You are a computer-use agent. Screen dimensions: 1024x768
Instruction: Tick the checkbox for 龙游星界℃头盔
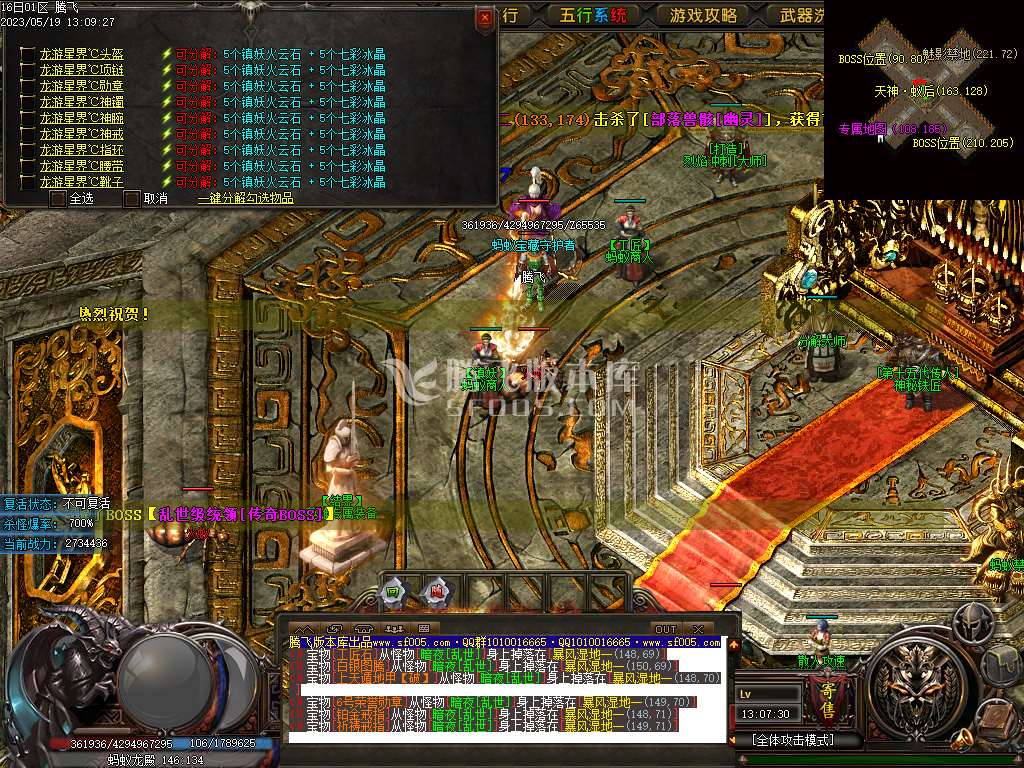pos(25,54)
